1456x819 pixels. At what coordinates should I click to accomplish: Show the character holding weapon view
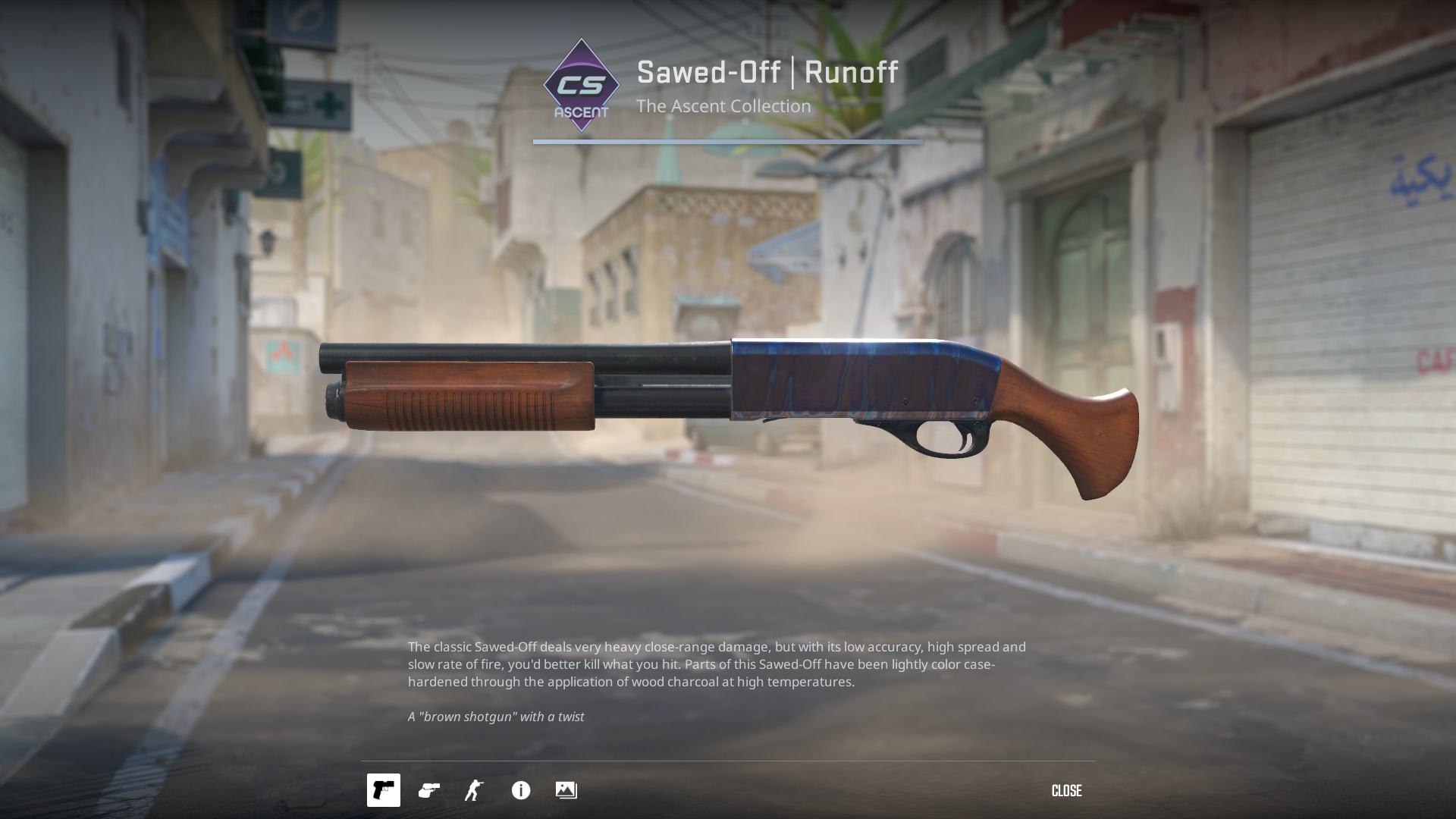pyautogui.click(x=475, y=790)
